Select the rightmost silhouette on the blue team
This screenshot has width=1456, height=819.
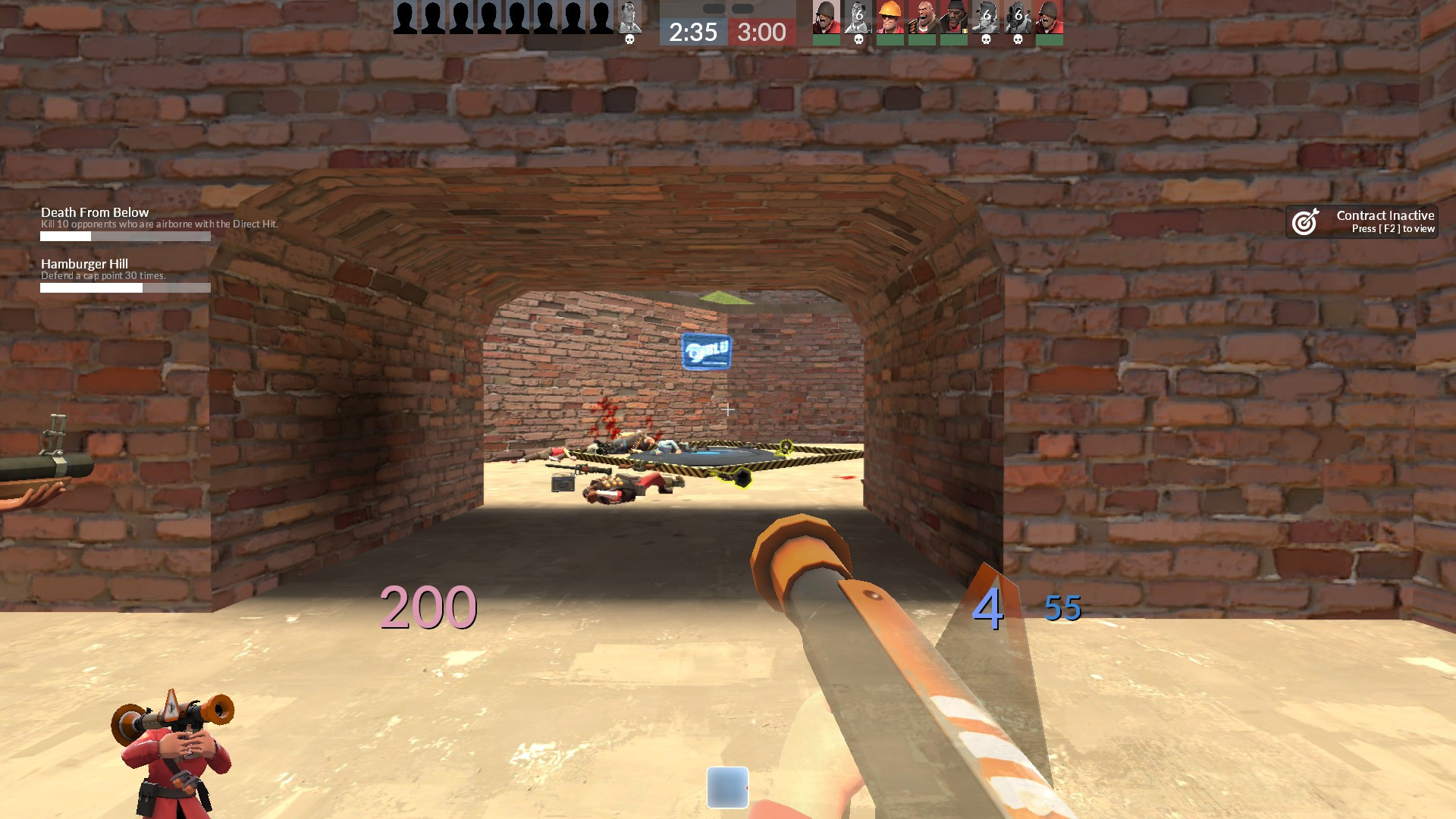coord(601,17)
